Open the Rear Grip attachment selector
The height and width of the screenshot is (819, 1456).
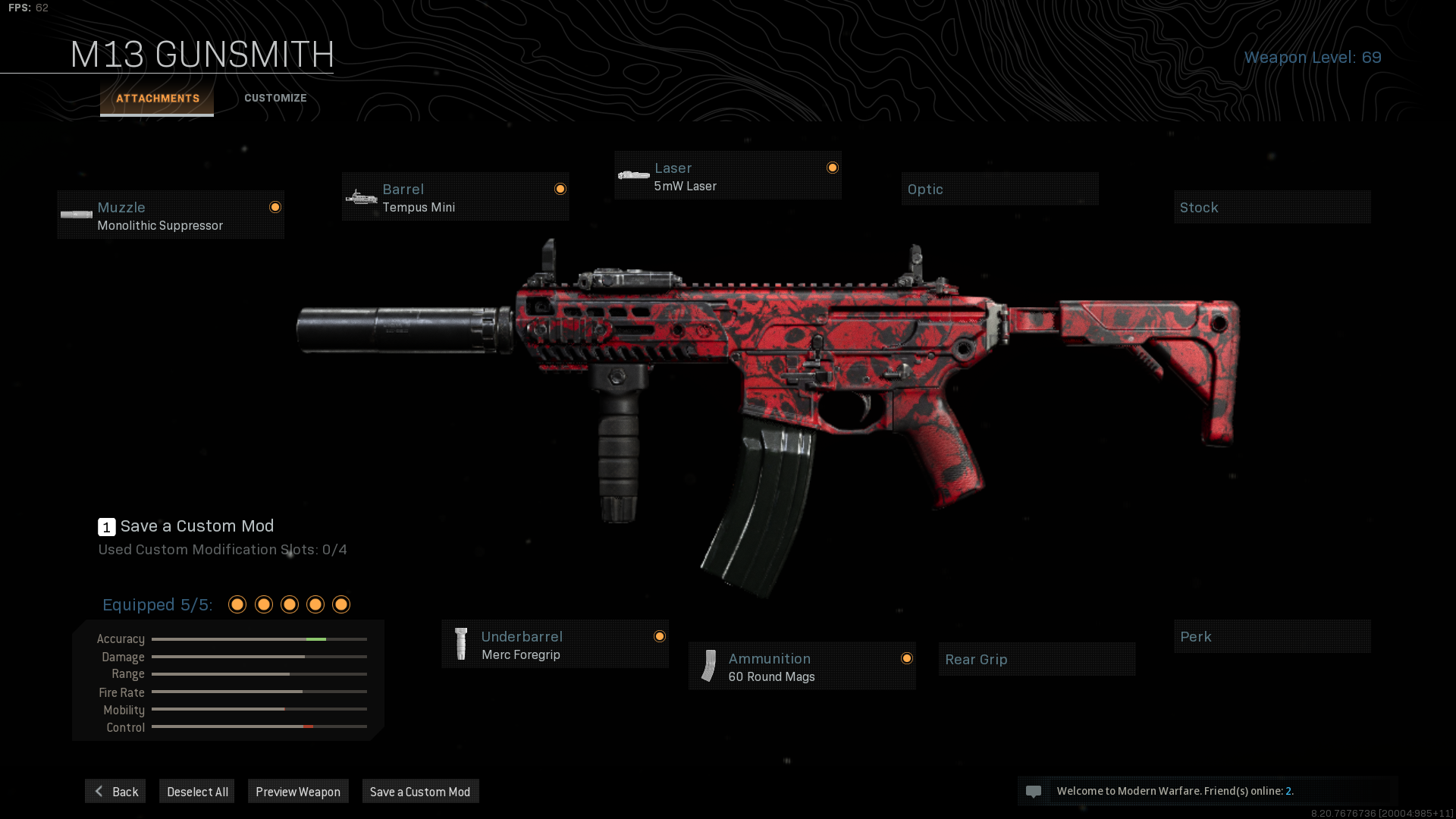pyautogui.click(x=1037, y=659)
